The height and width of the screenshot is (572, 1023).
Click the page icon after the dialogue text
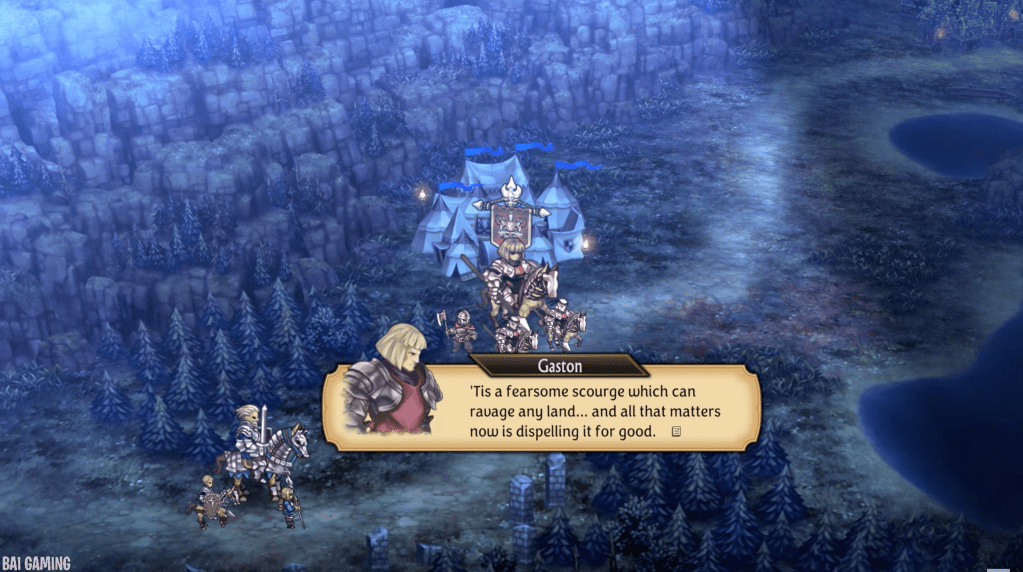(x=677, y=432)
